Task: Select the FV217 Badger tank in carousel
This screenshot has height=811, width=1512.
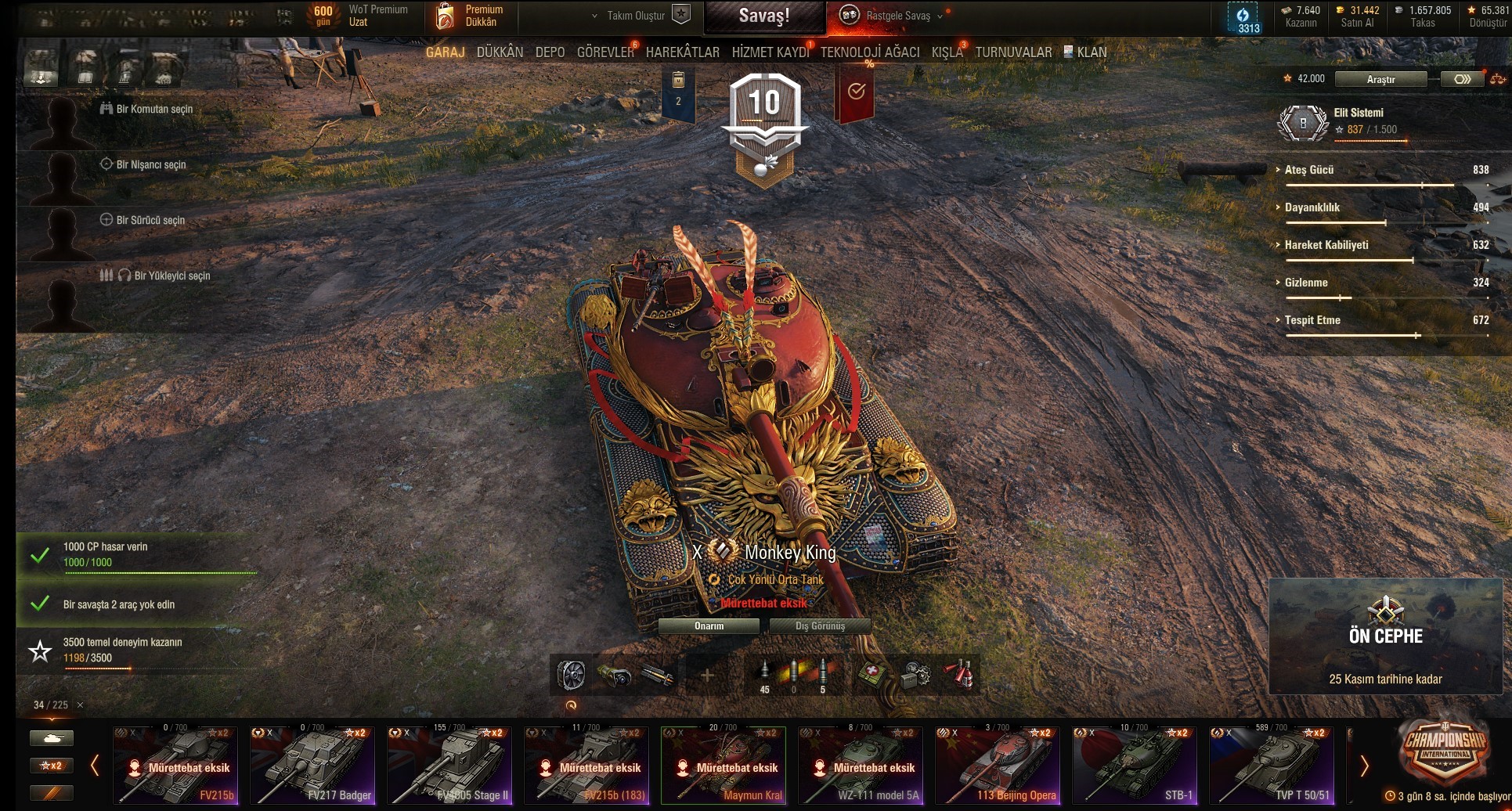Action: click(x=312, y=766)
